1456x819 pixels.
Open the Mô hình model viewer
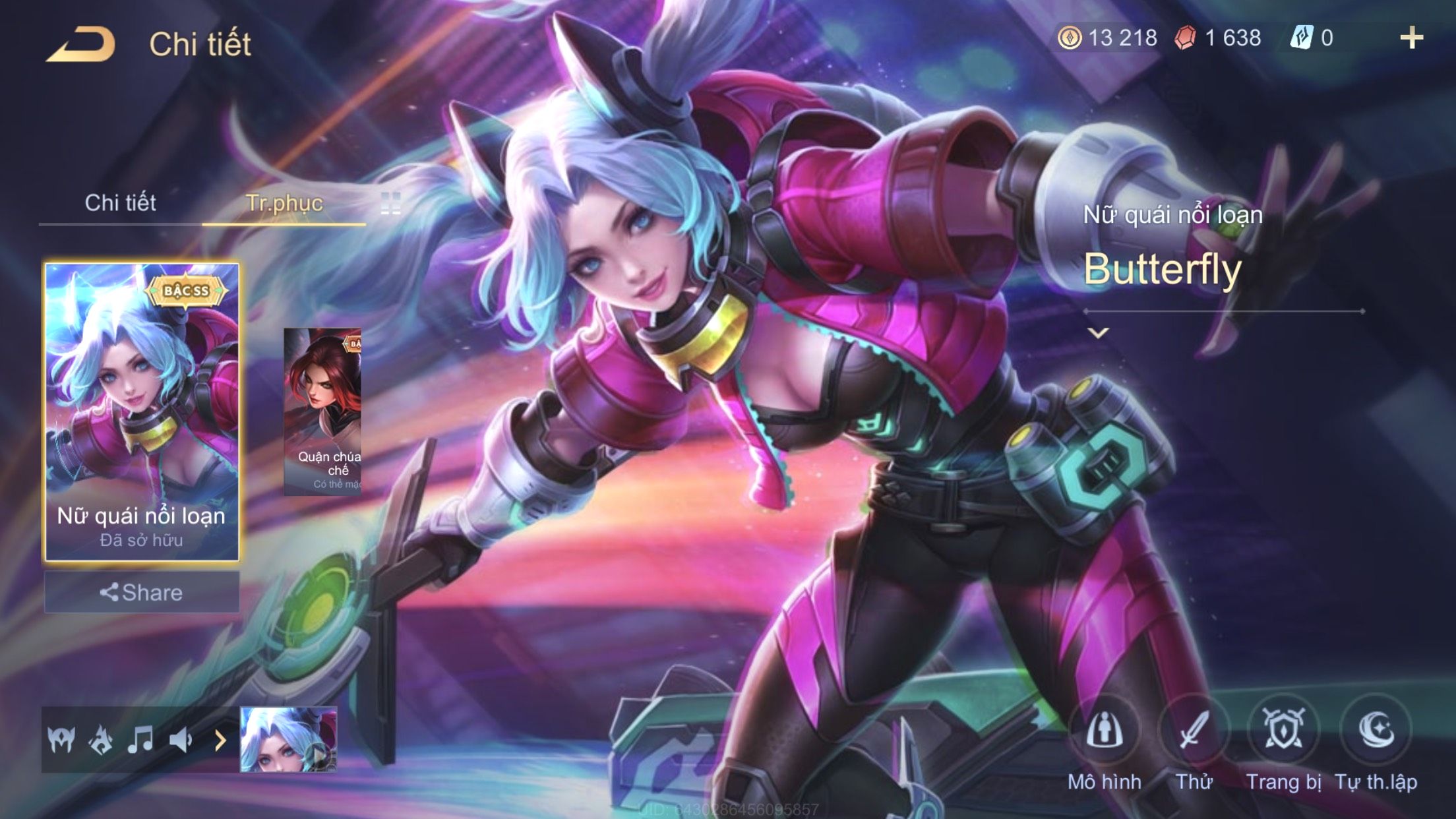pos(1105,731)
